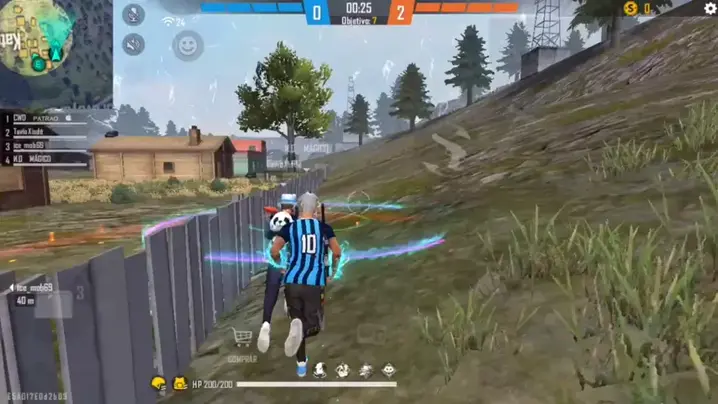Toggle the microphone button
This screenshot has width=718, height=404.
point(134,15)
